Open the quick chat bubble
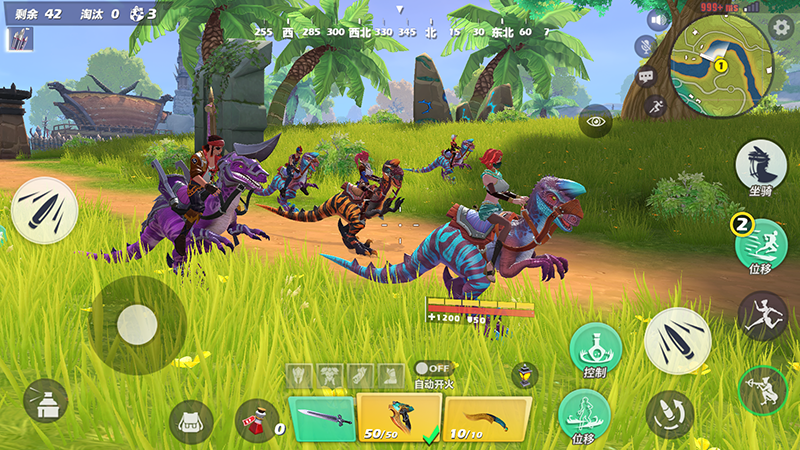The height and width of the screenshot is (450, 800). [x=645, y=75]
